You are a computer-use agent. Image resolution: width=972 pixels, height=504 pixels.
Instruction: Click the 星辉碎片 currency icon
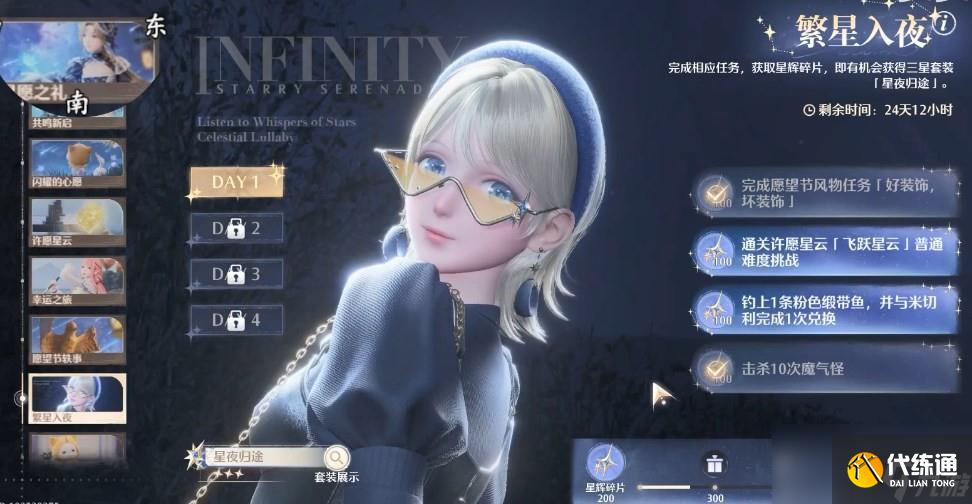604,463
